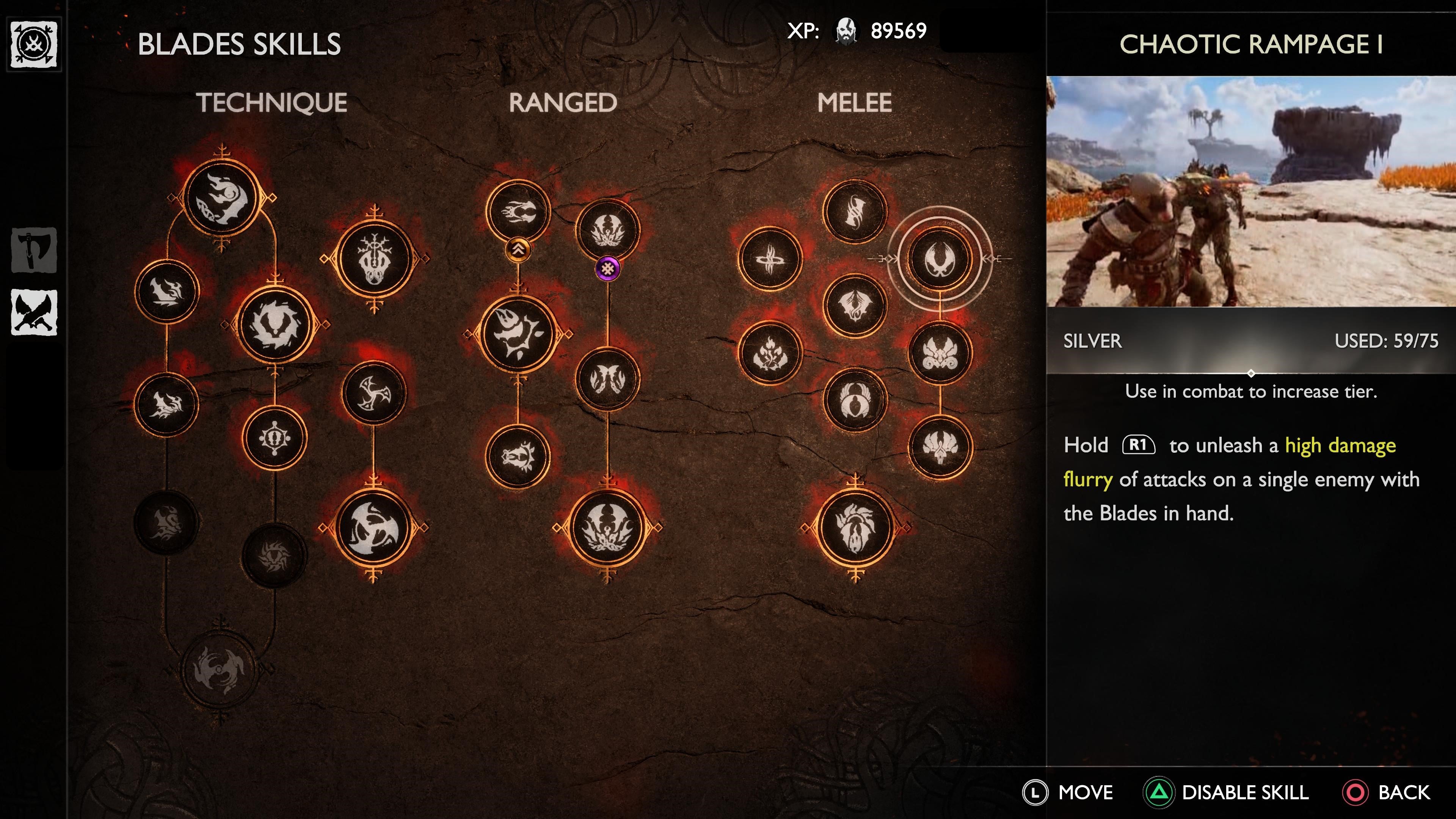Click the skull emblem icon beside Blades Skills
This screenshot has width=1456, height=819.
click(34, 44)
